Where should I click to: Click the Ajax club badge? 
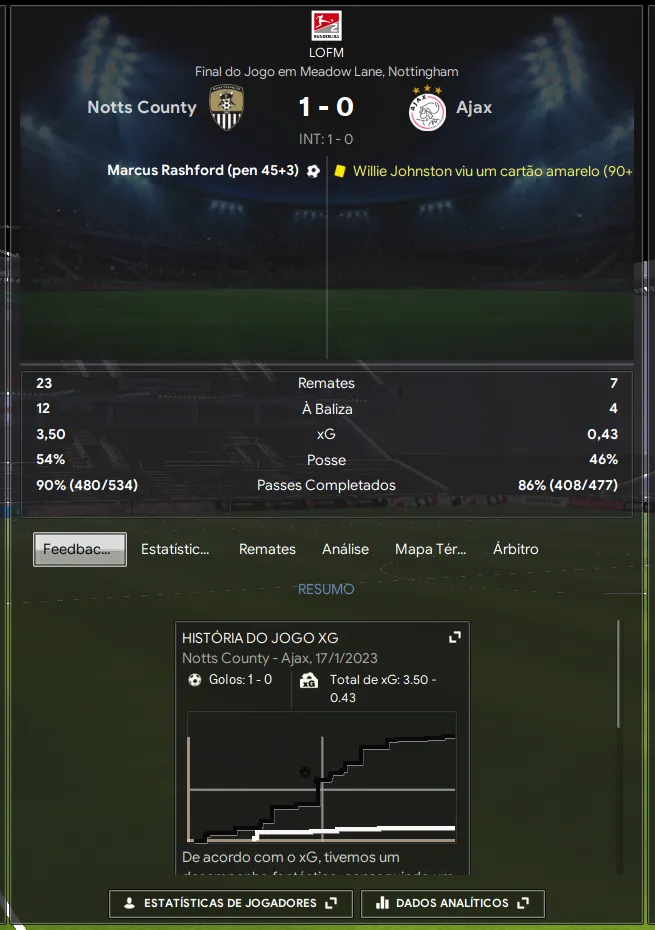point(427,107)
